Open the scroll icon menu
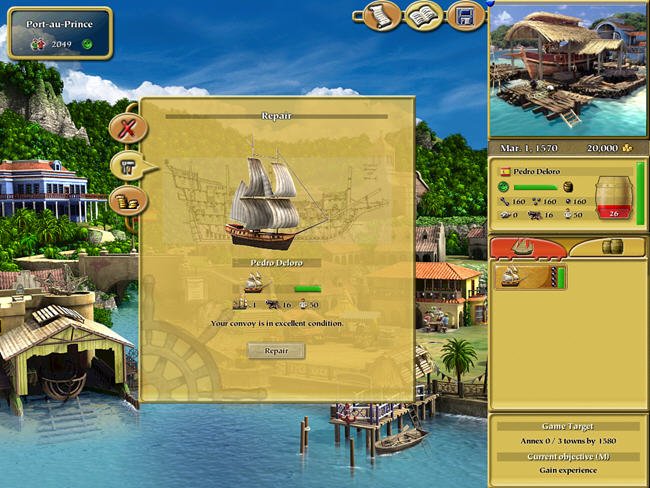 (381, 15)
